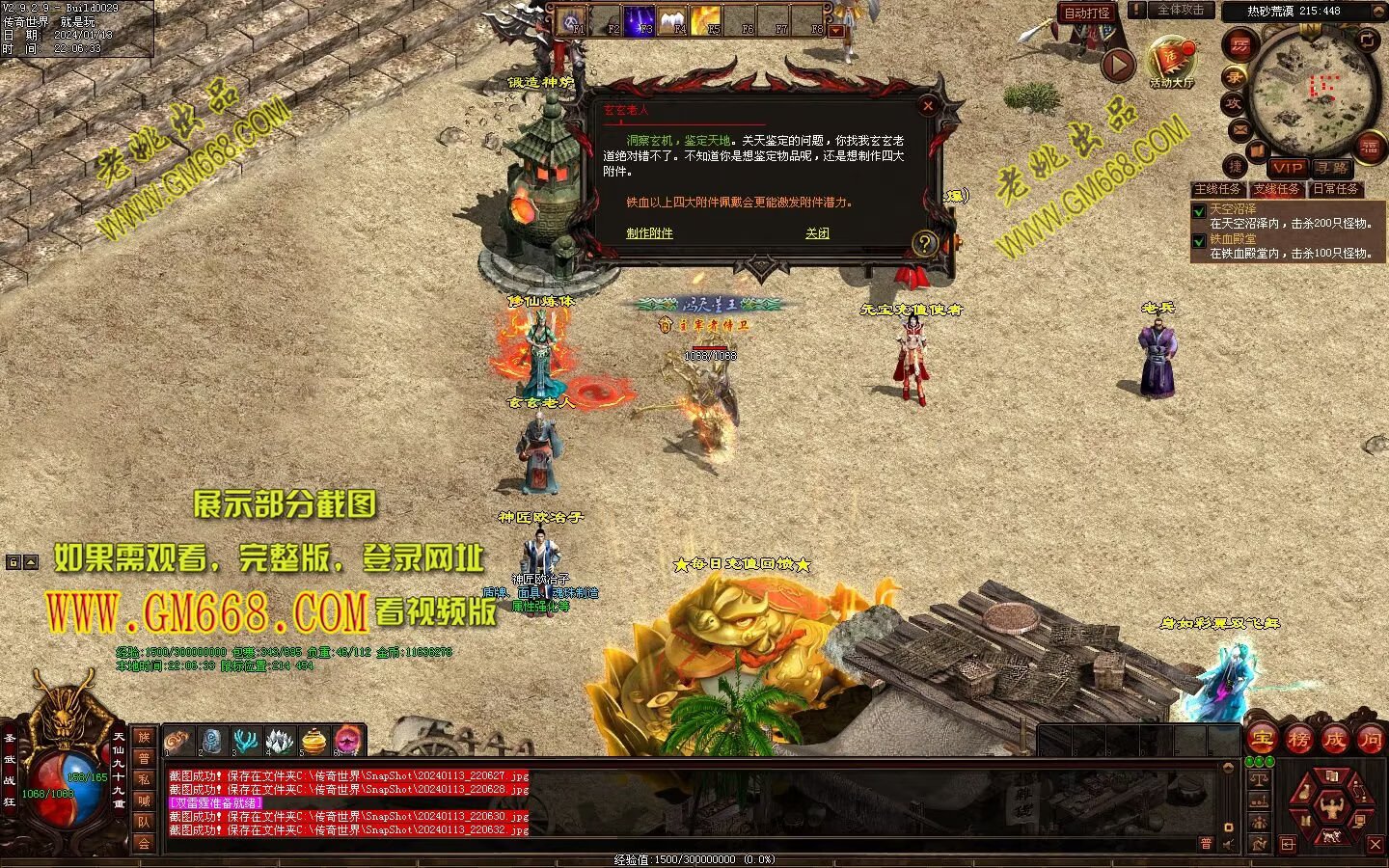The height and width of the screenshot is (868, 1389).
Task: Switch to the 主线任务 quest tab
Action: pyautogui.click(x=1218, y=189)
